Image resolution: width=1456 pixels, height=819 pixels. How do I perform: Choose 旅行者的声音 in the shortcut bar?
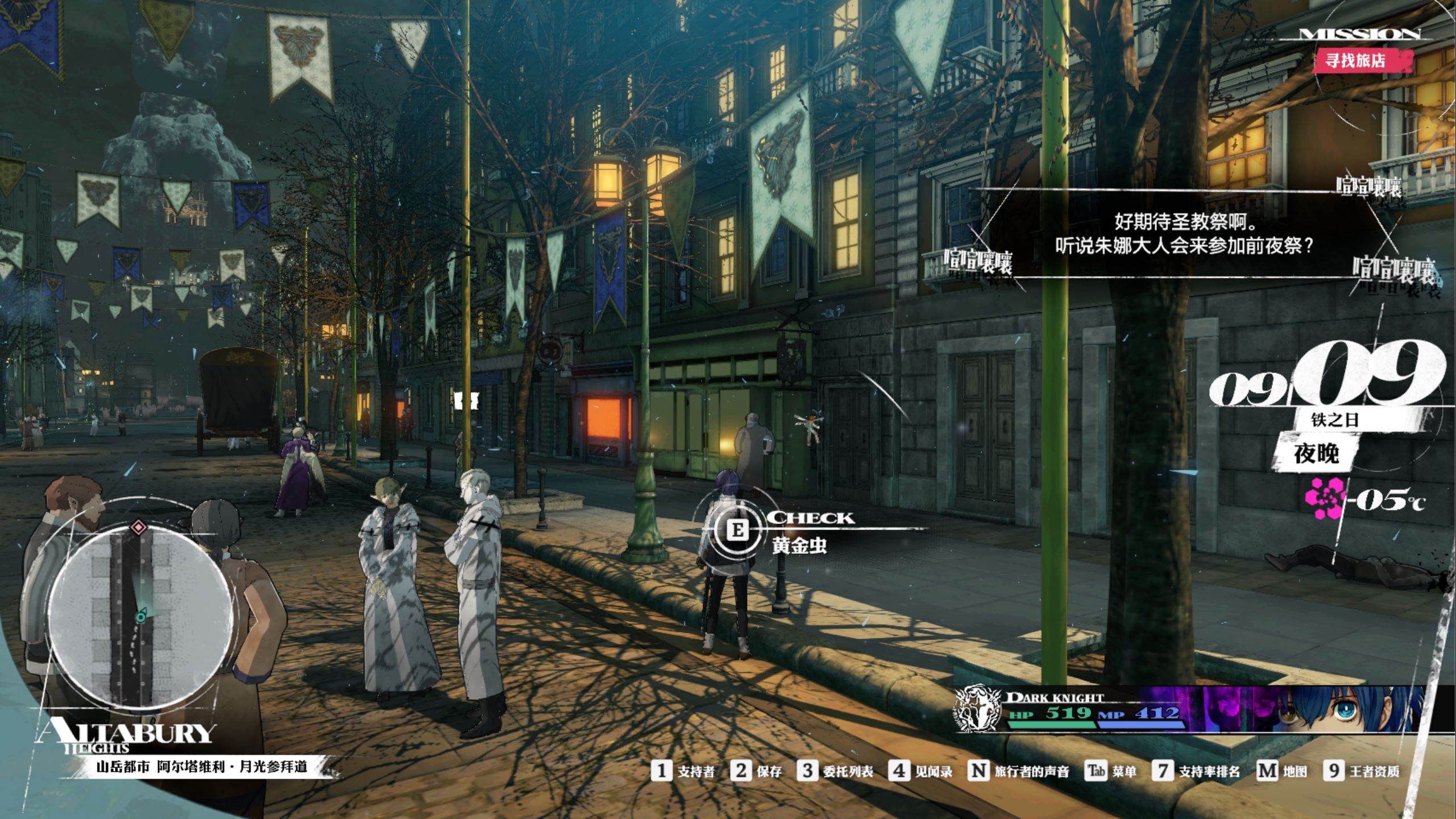[x=1019, y=771]
